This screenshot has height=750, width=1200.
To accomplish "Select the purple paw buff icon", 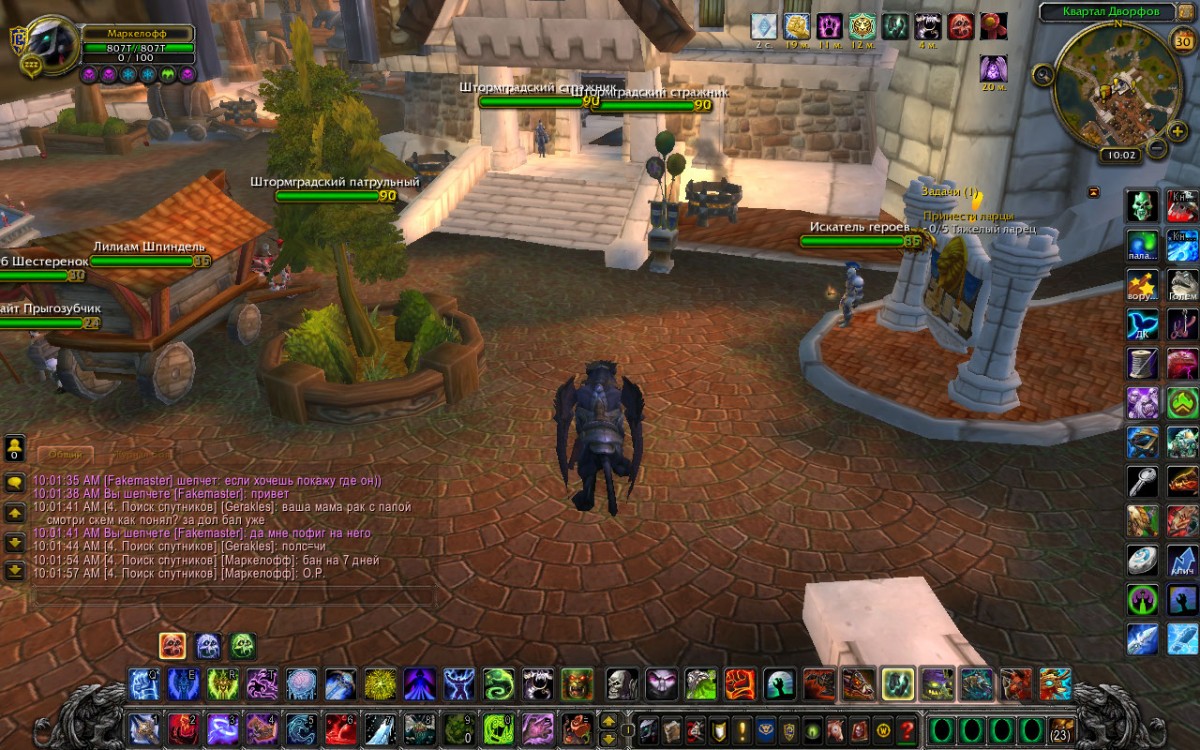I will (x=830, y=26).
